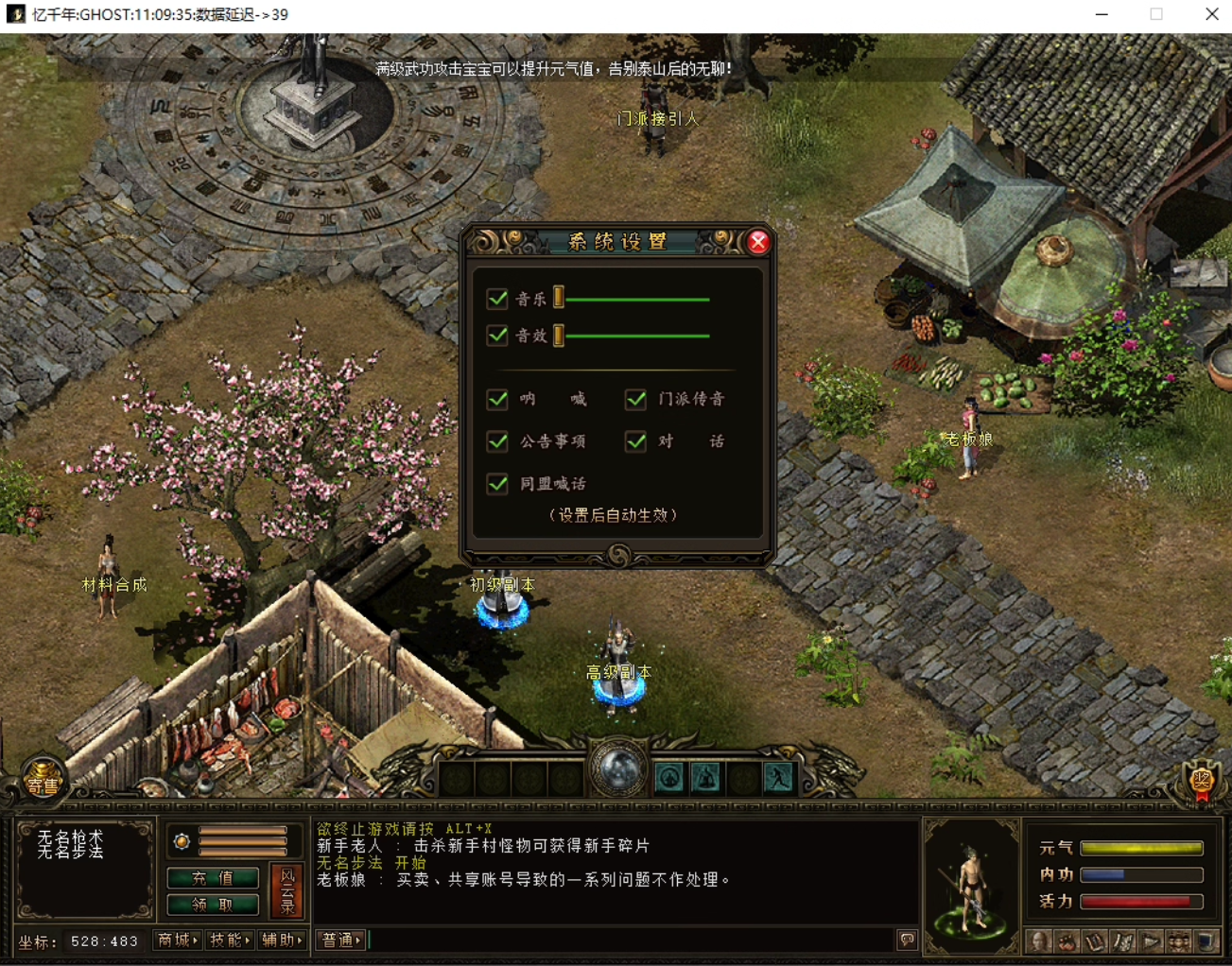Image resolution: width=1232 pixels, height=966 pixels.
Task: Open the 技能 skills menu
Action: pyautogui.click(x=230, y=940)
